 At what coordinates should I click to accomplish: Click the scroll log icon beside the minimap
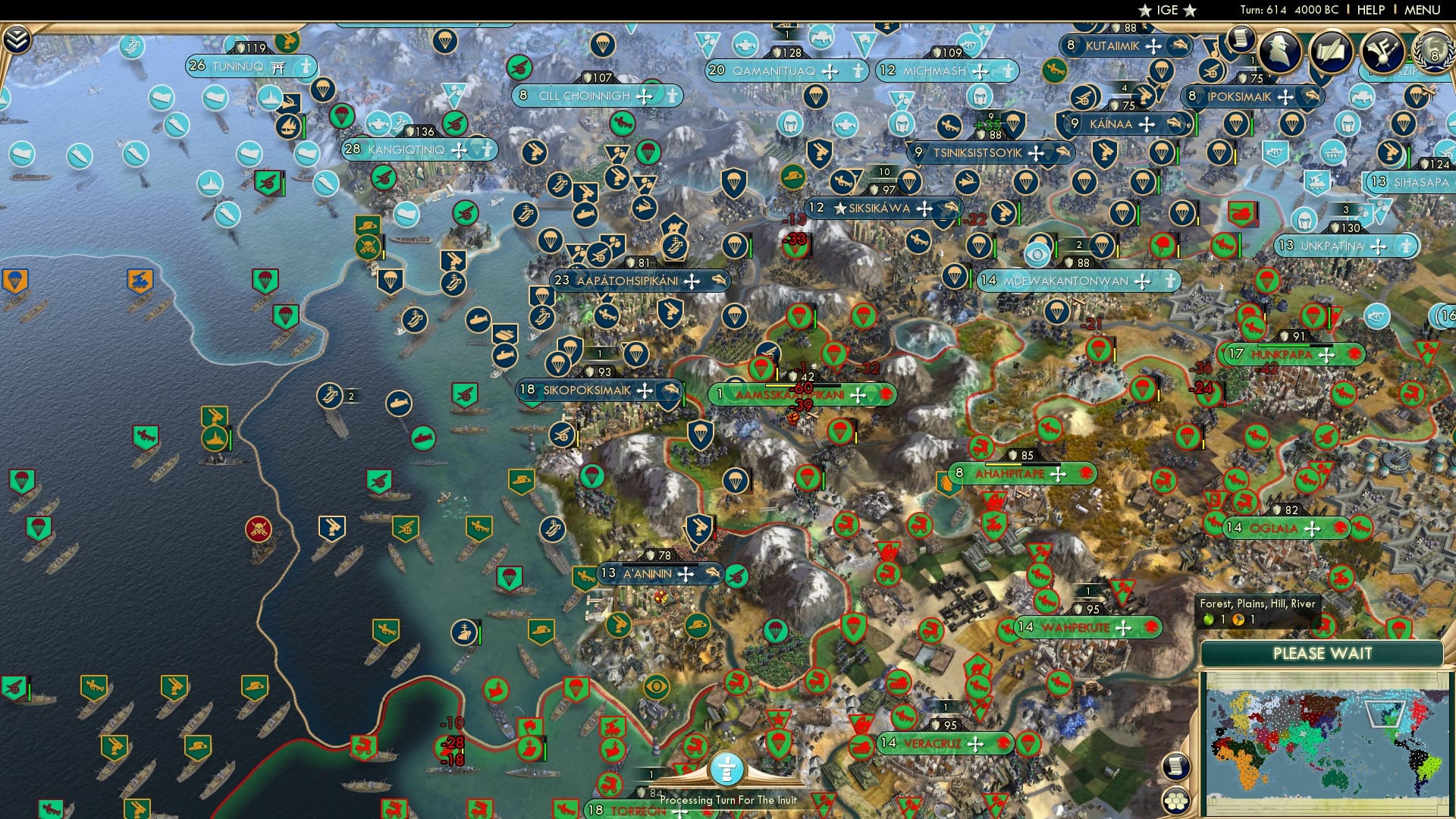(1177, 766)
